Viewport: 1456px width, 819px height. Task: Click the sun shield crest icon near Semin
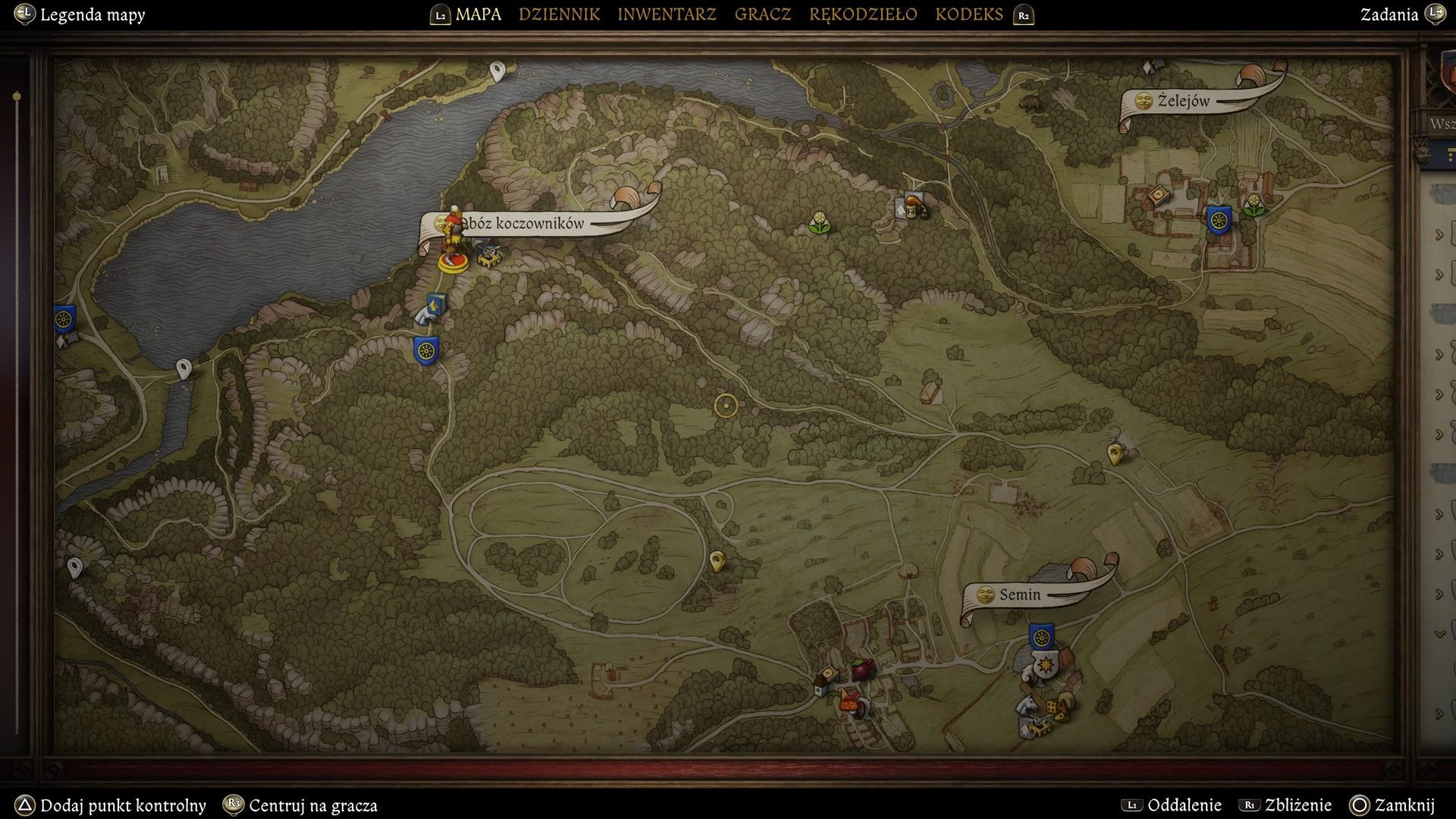click(1046, 665)
